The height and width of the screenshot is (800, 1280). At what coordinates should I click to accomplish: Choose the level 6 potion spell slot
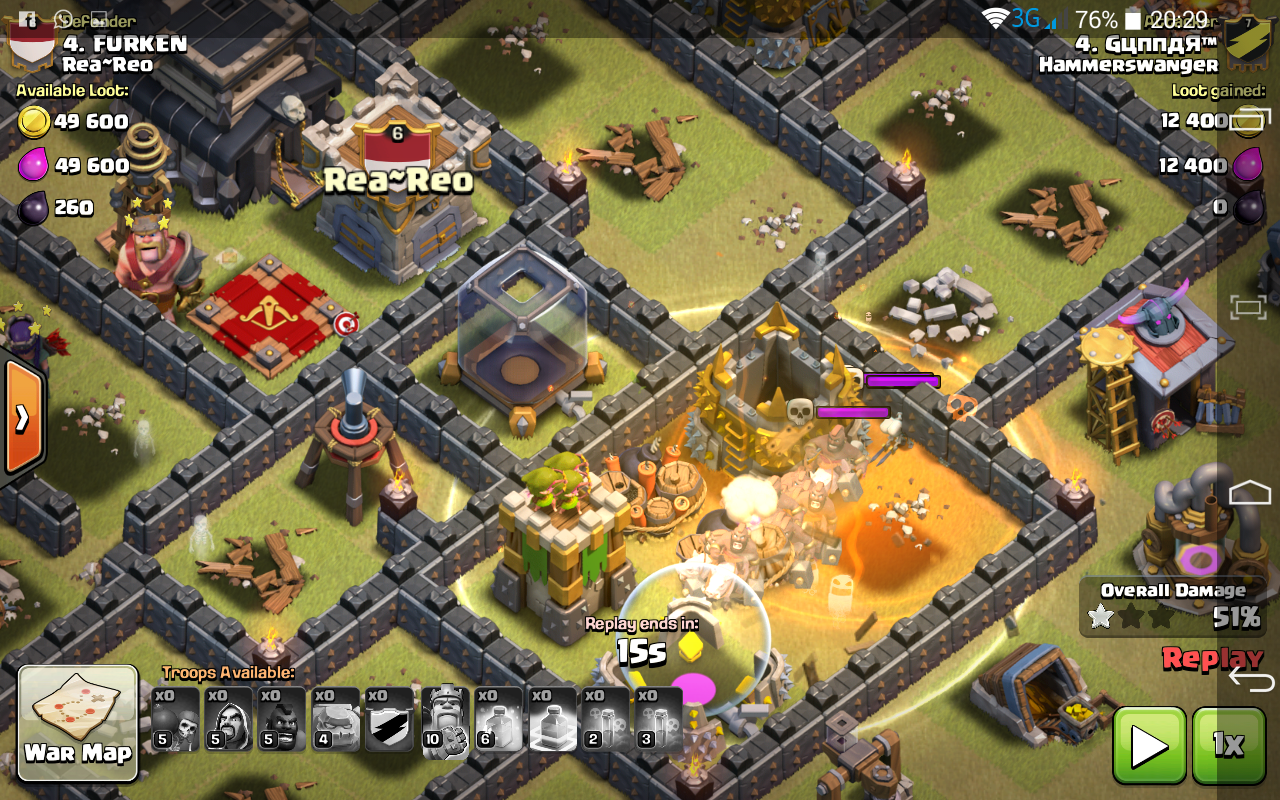coord(498,719)
